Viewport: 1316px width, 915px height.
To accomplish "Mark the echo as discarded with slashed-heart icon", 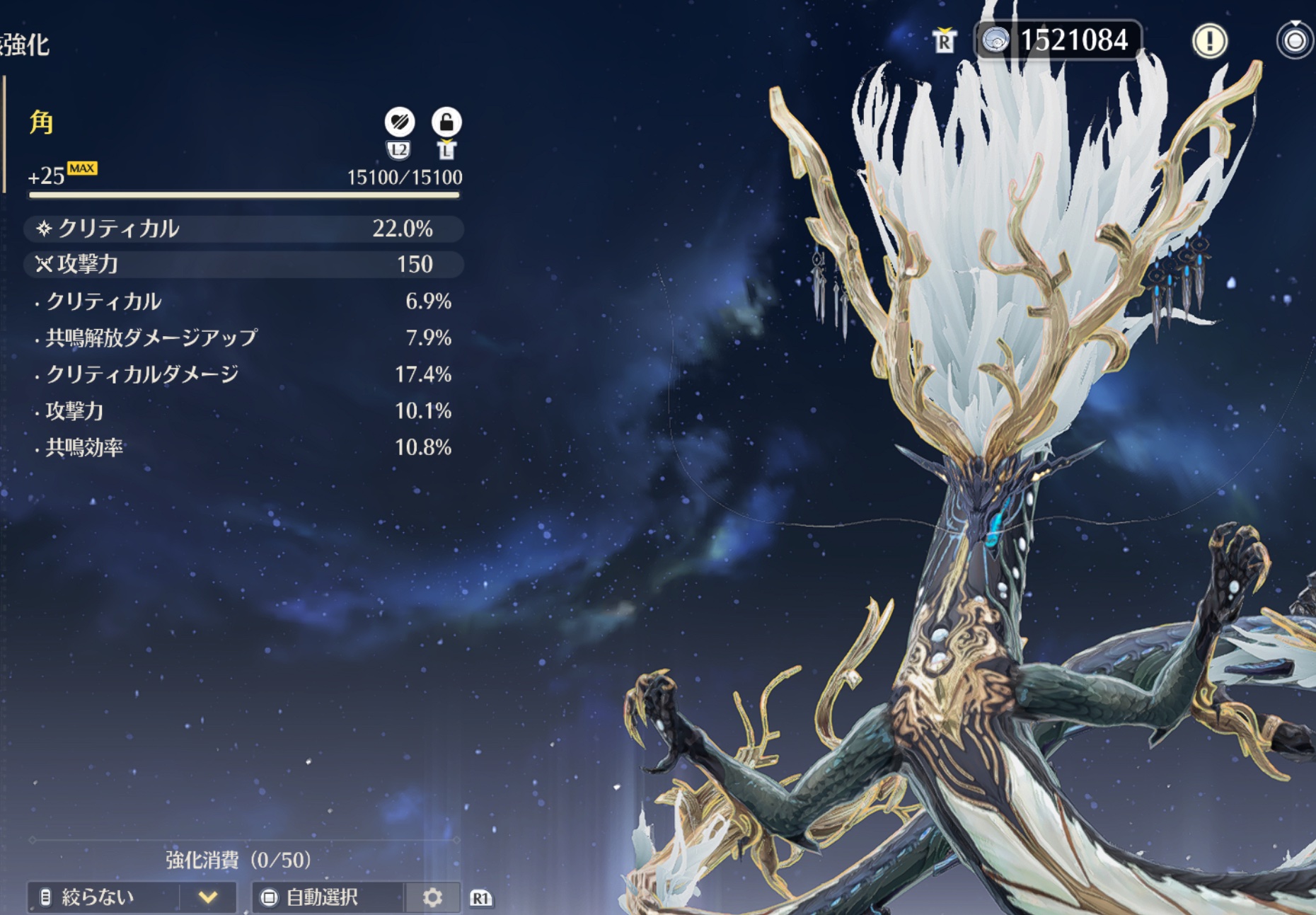I will point(399,122).
